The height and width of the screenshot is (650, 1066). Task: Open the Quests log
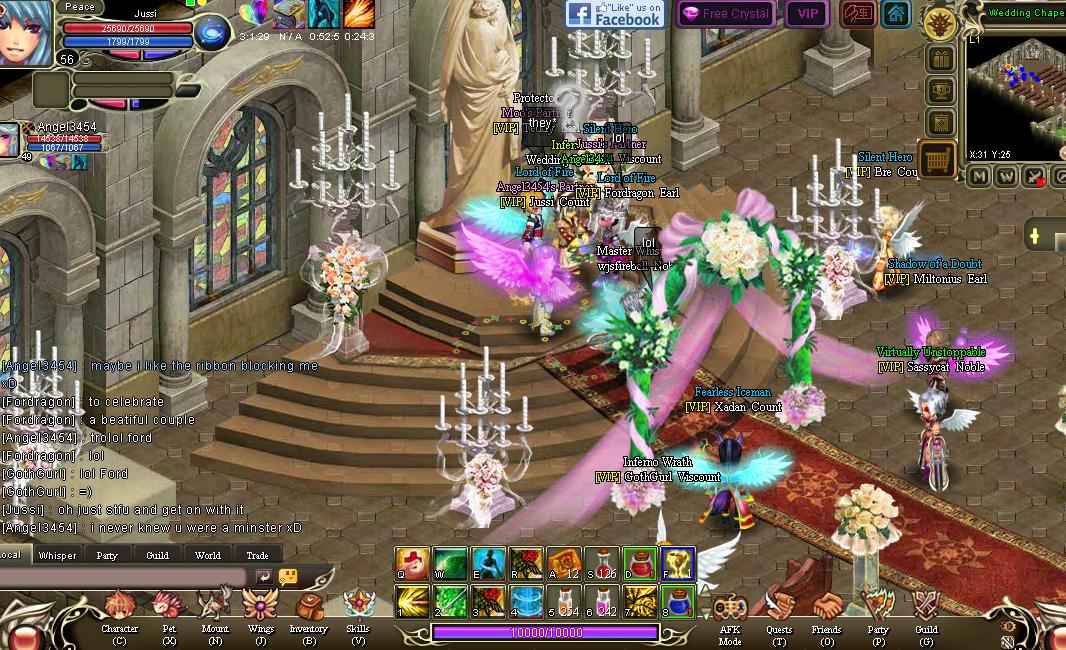click(x=779, y=608)
